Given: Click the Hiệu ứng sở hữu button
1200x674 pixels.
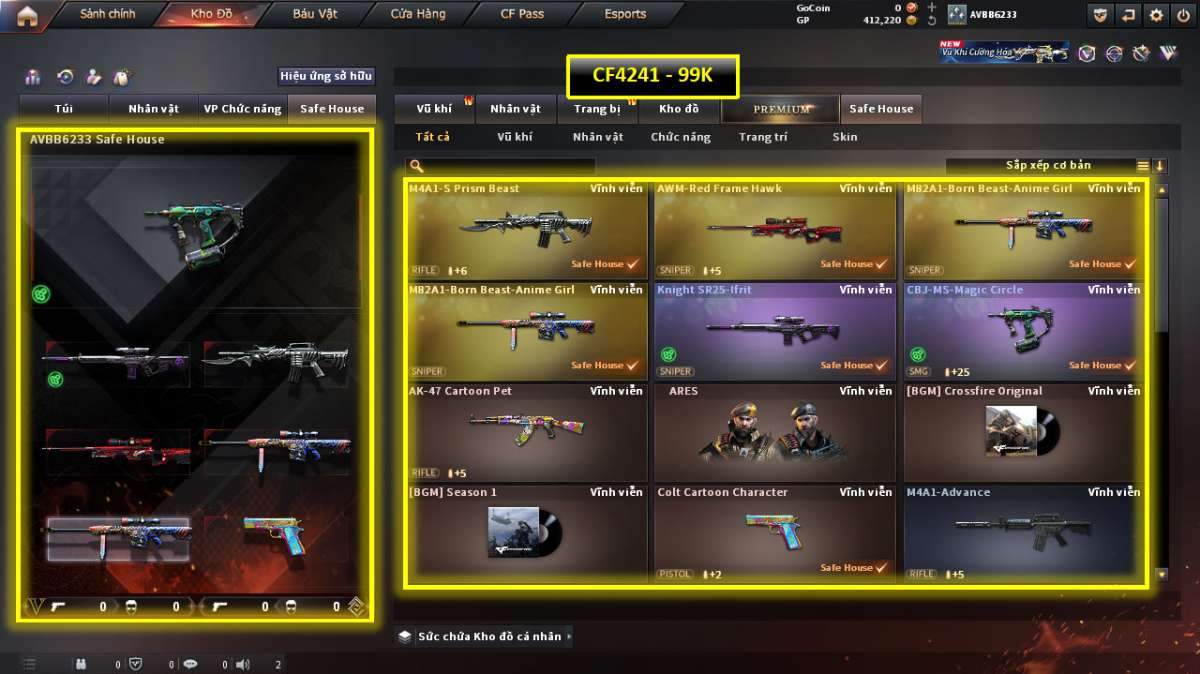Looking at the screenshot, I should click(x=326, y=76).
